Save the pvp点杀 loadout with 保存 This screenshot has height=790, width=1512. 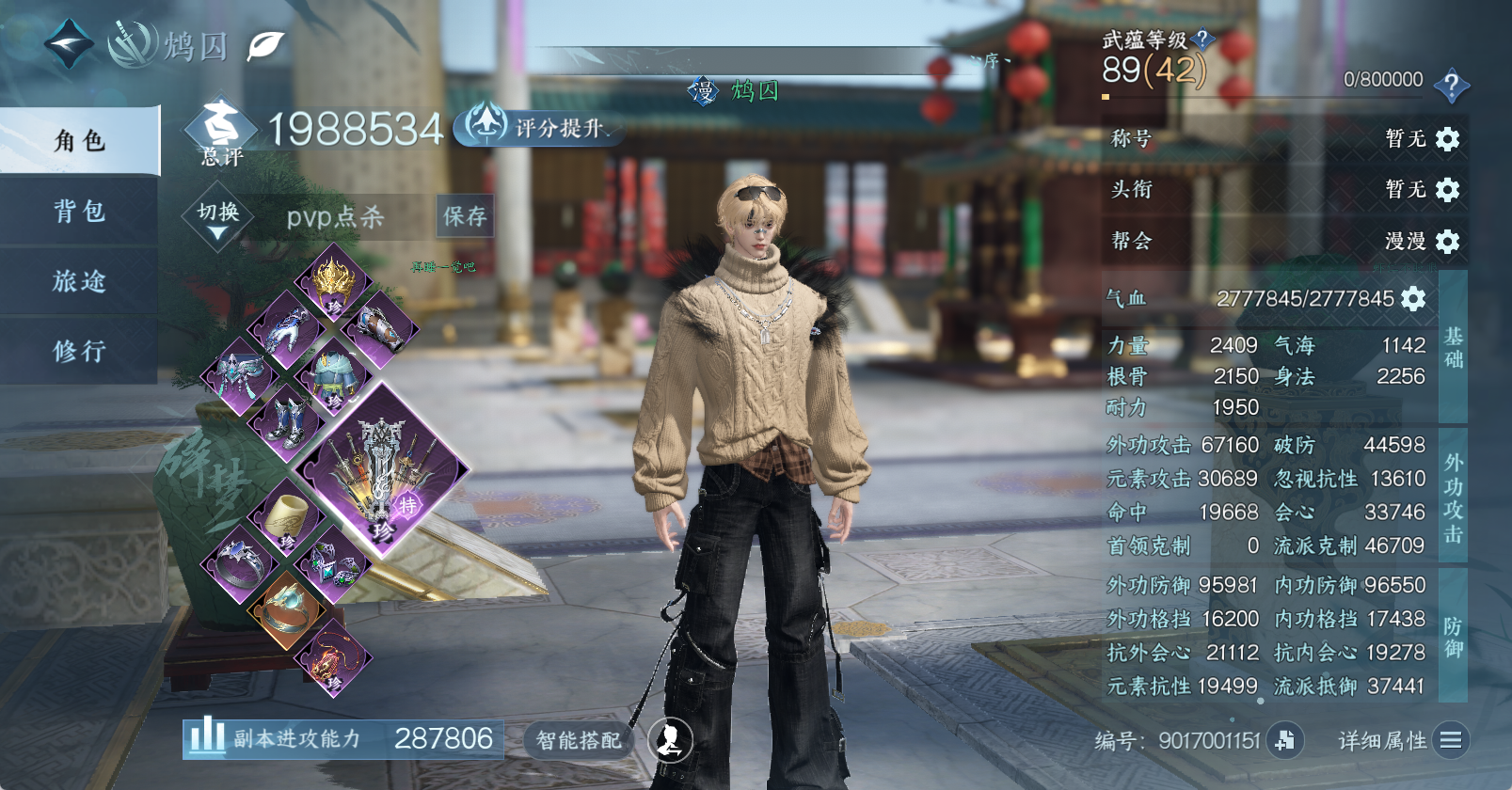click(465, 216)
